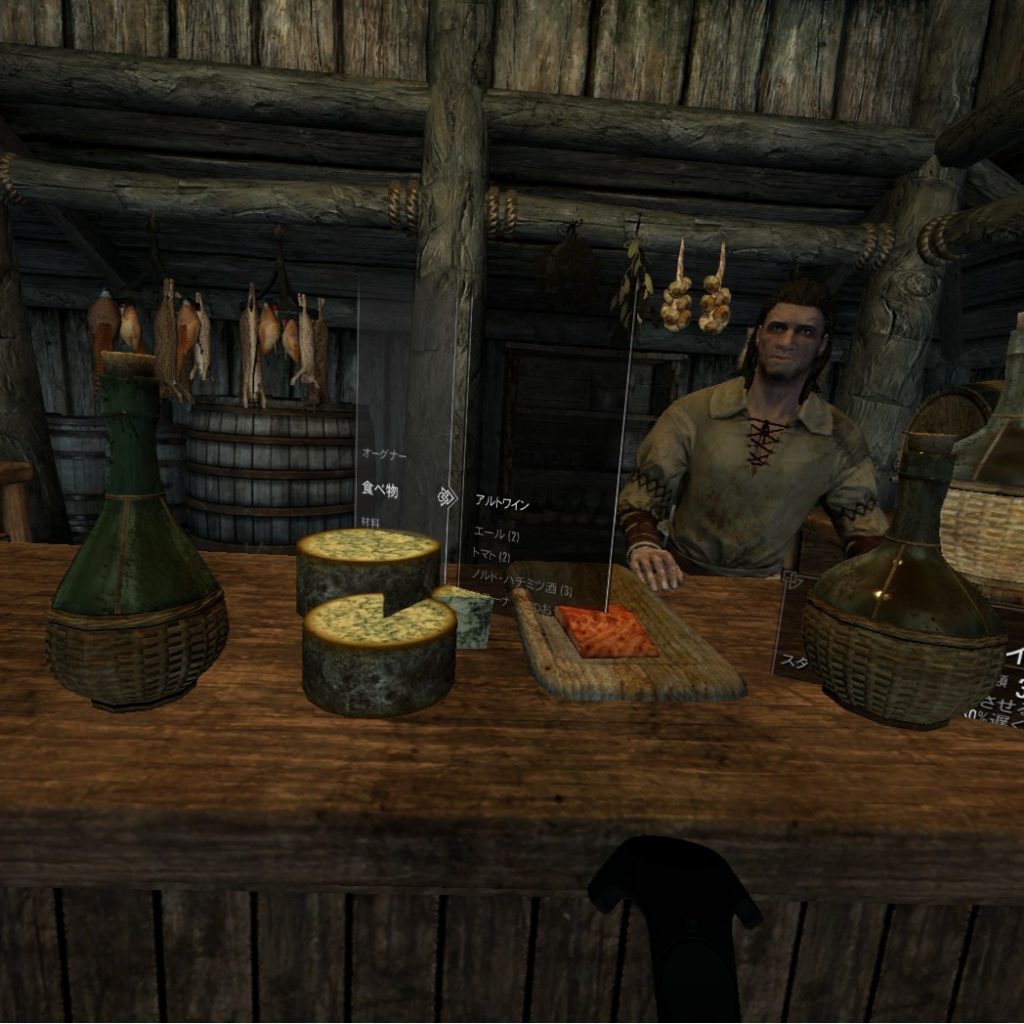Select the 食べ物 food category
The height and width of the screenshot is (1024, 1024).
click(x=380, y=490)
